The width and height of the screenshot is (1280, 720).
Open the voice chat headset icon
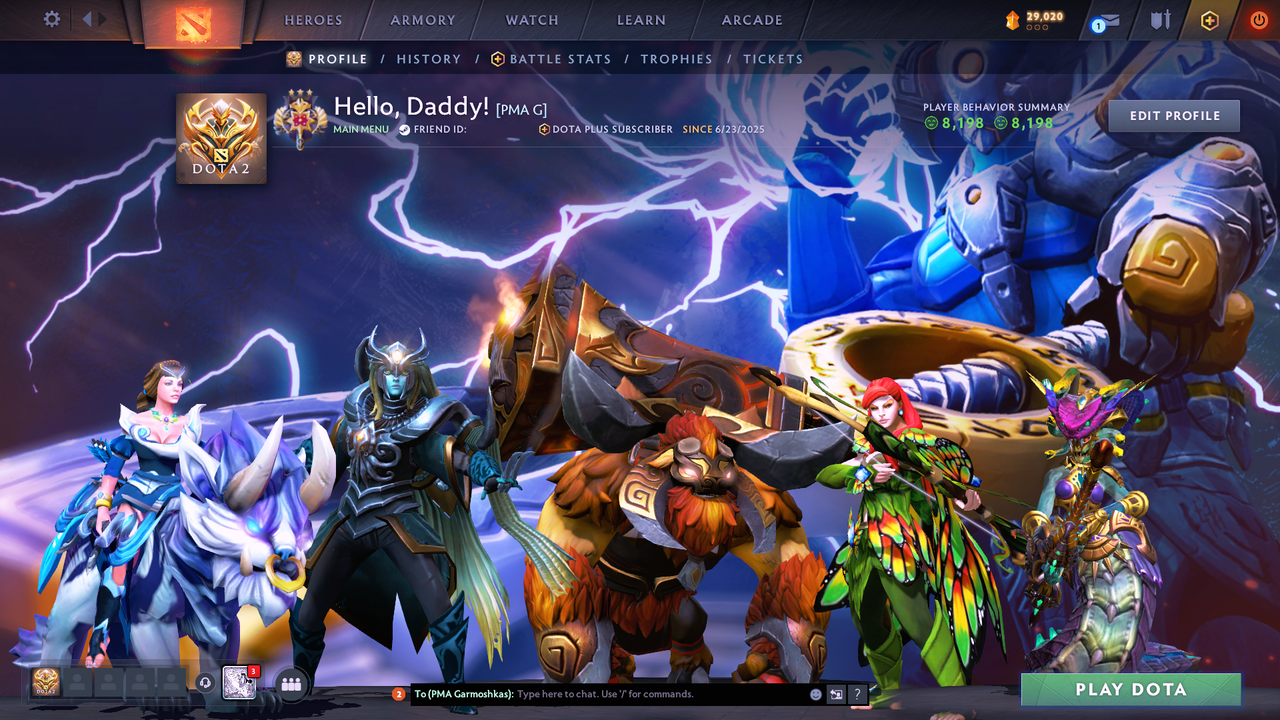pyautogui.click(x=207, y=683)
